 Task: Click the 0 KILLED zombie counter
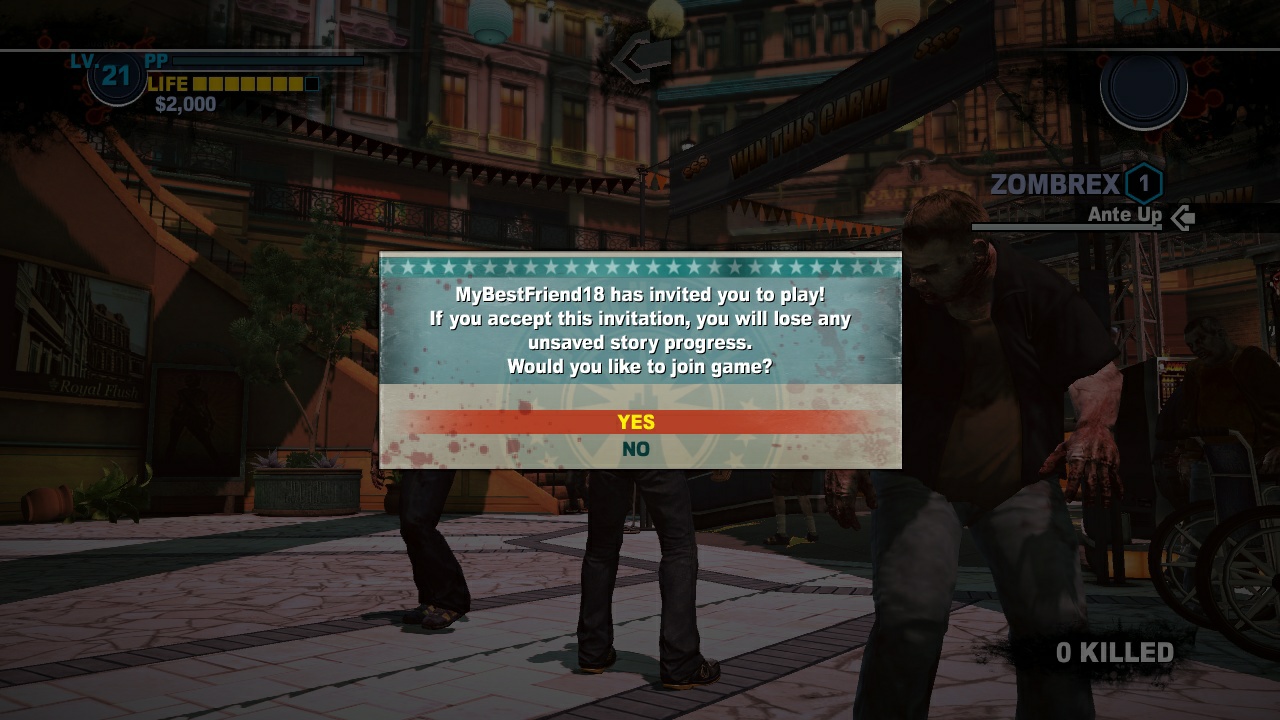click(x=1114, y=651)
